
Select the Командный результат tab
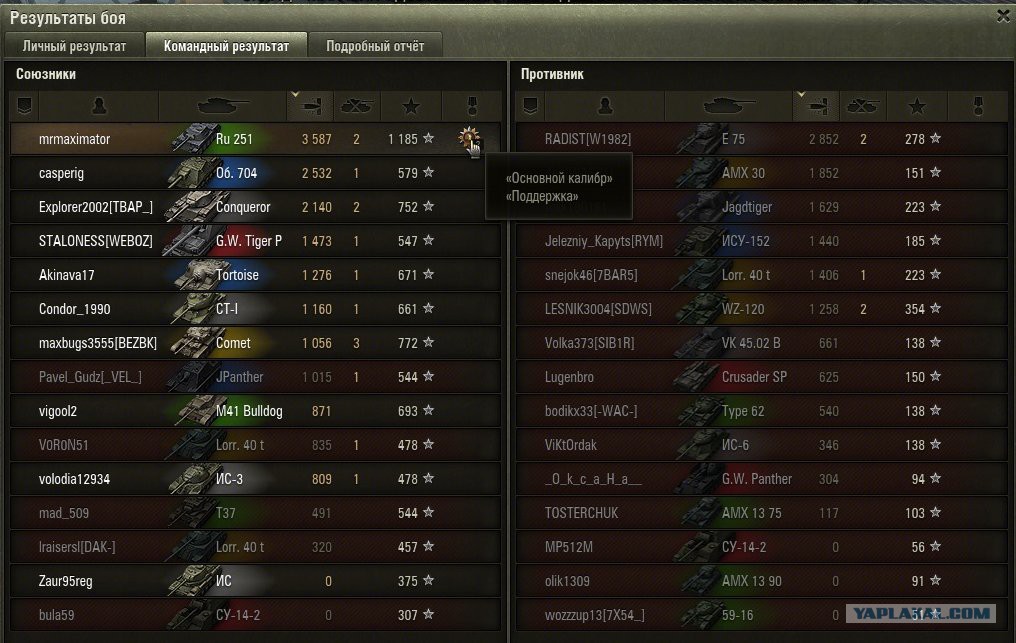tap(226, 46)
